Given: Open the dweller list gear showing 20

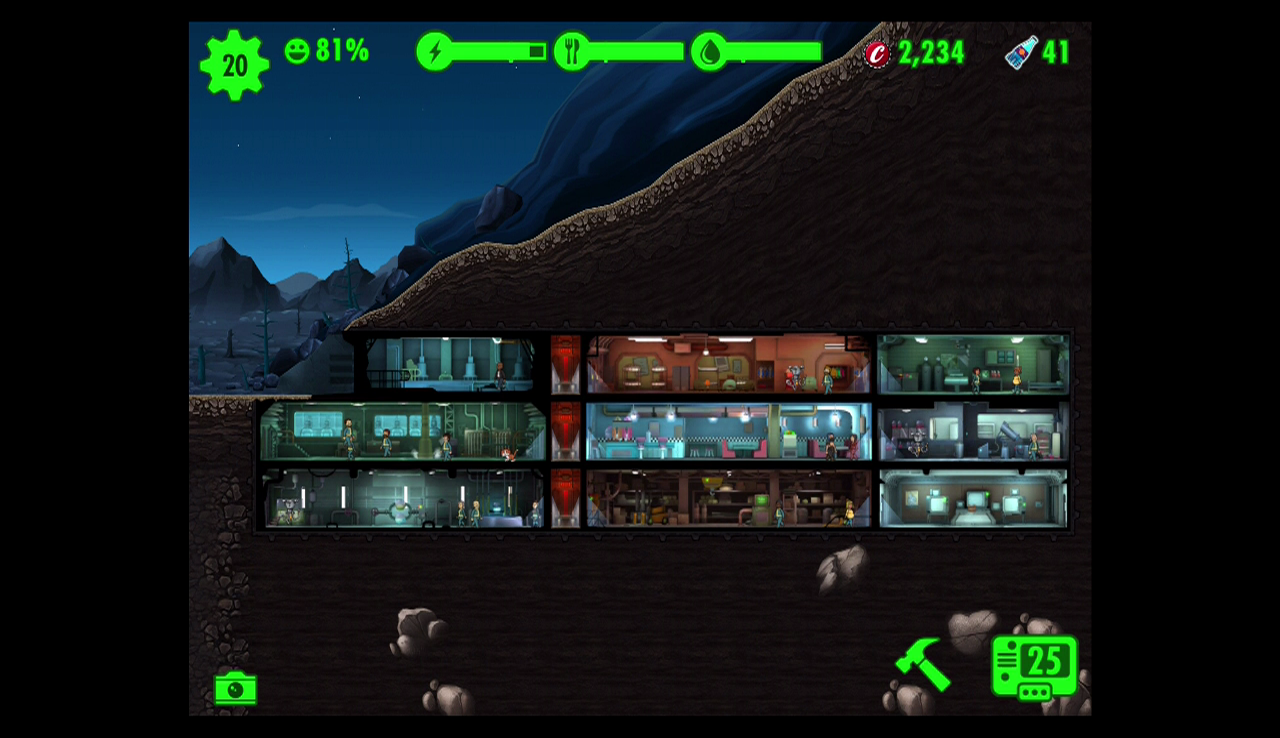Looking at the screenshot, I should tap(234, 66).
